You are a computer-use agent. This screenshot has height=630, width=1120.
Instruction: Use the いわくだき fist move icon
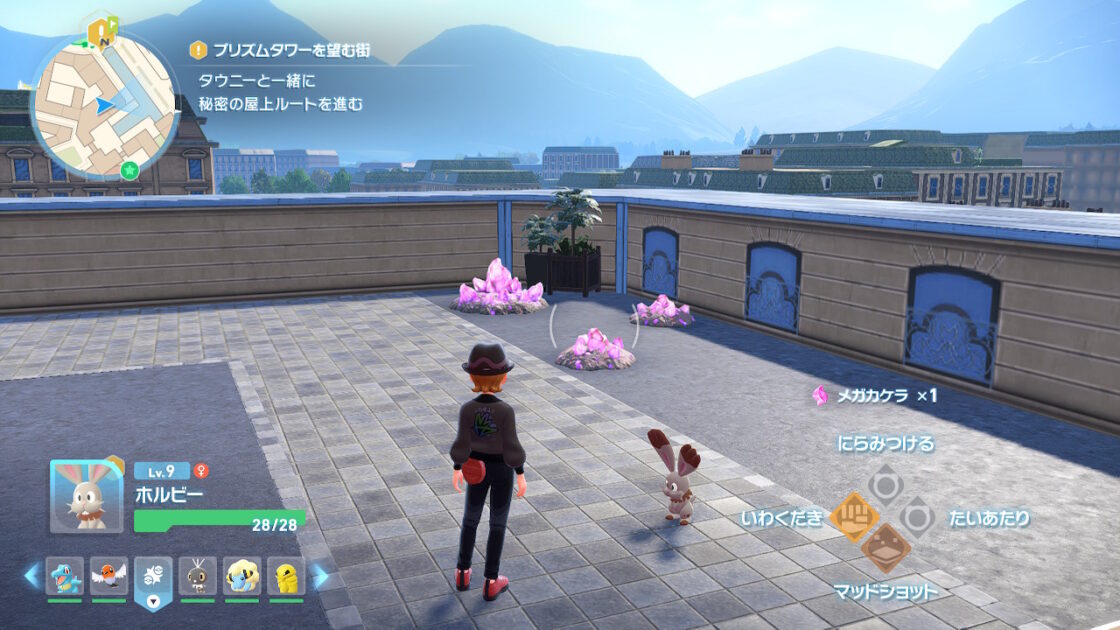[853, 517]
